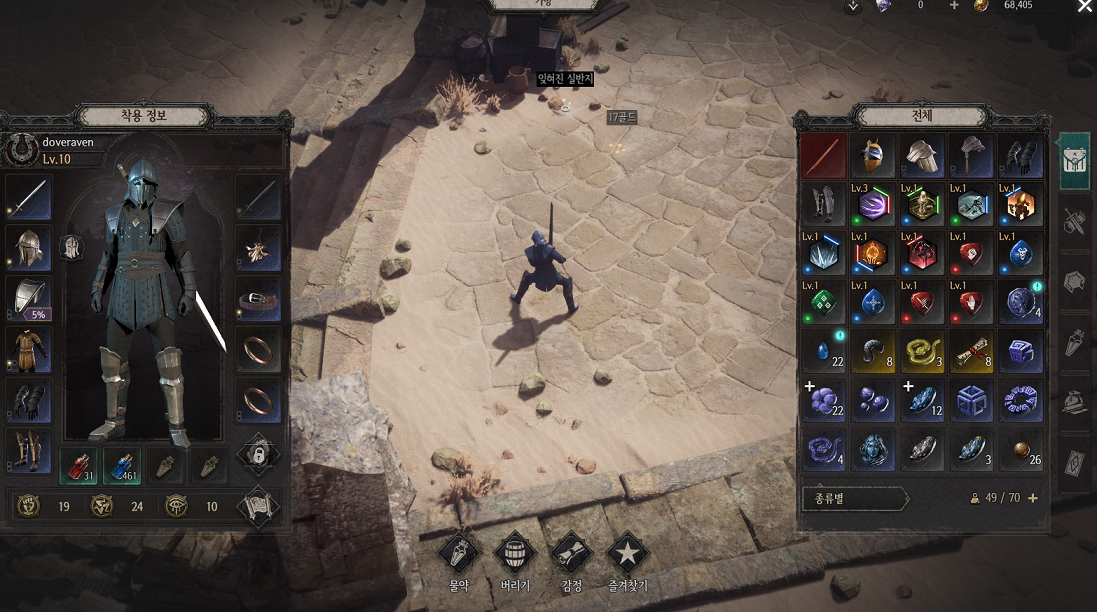Select the gold-crested helmet in inventory
The image size is (1097, 612).
click(x=872, y=156)
